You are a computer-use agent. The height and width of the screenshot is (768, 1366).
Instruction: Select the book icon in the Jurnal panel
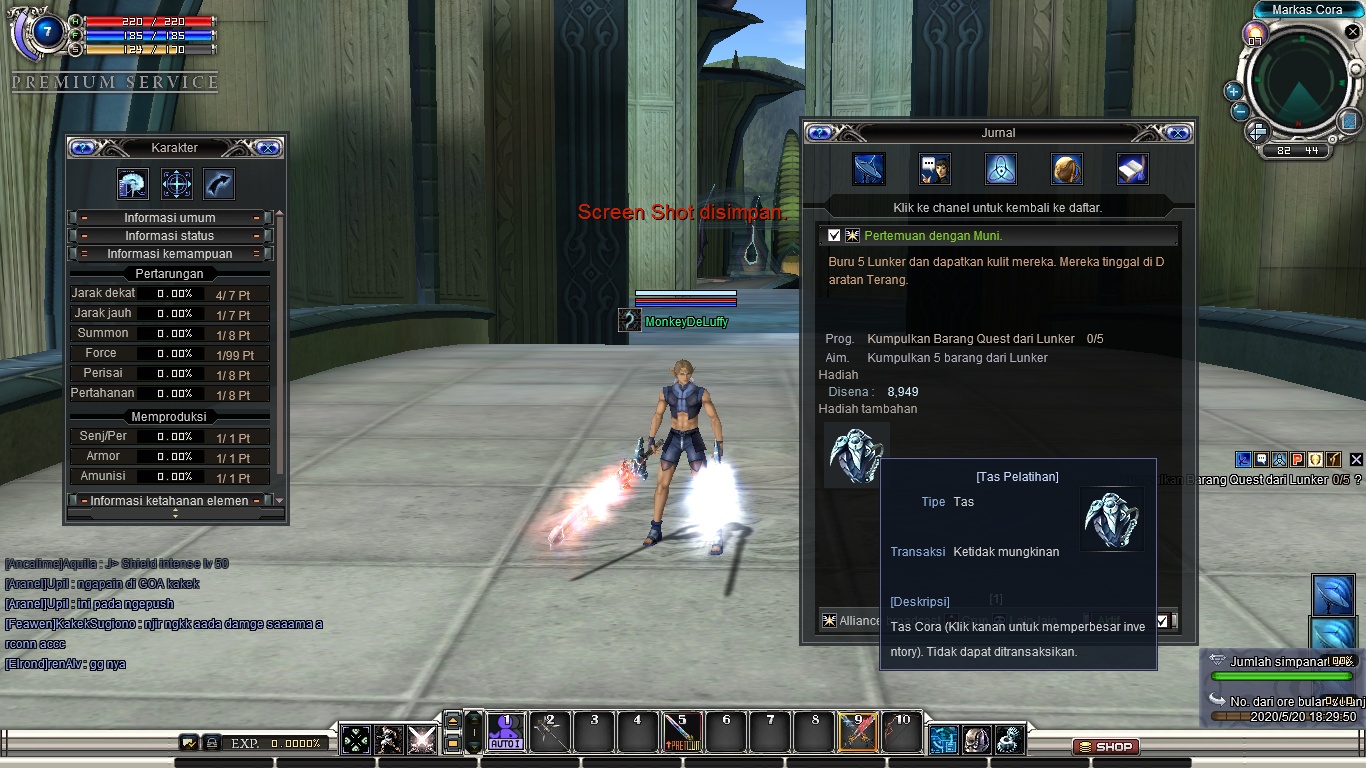click(1133, 168)
